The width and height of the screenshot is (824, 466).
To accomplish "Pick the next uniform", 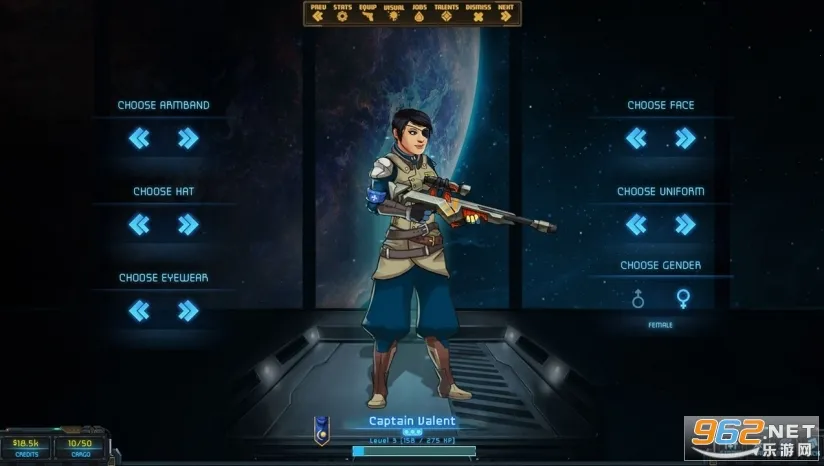I will click(x=685, y=225).
